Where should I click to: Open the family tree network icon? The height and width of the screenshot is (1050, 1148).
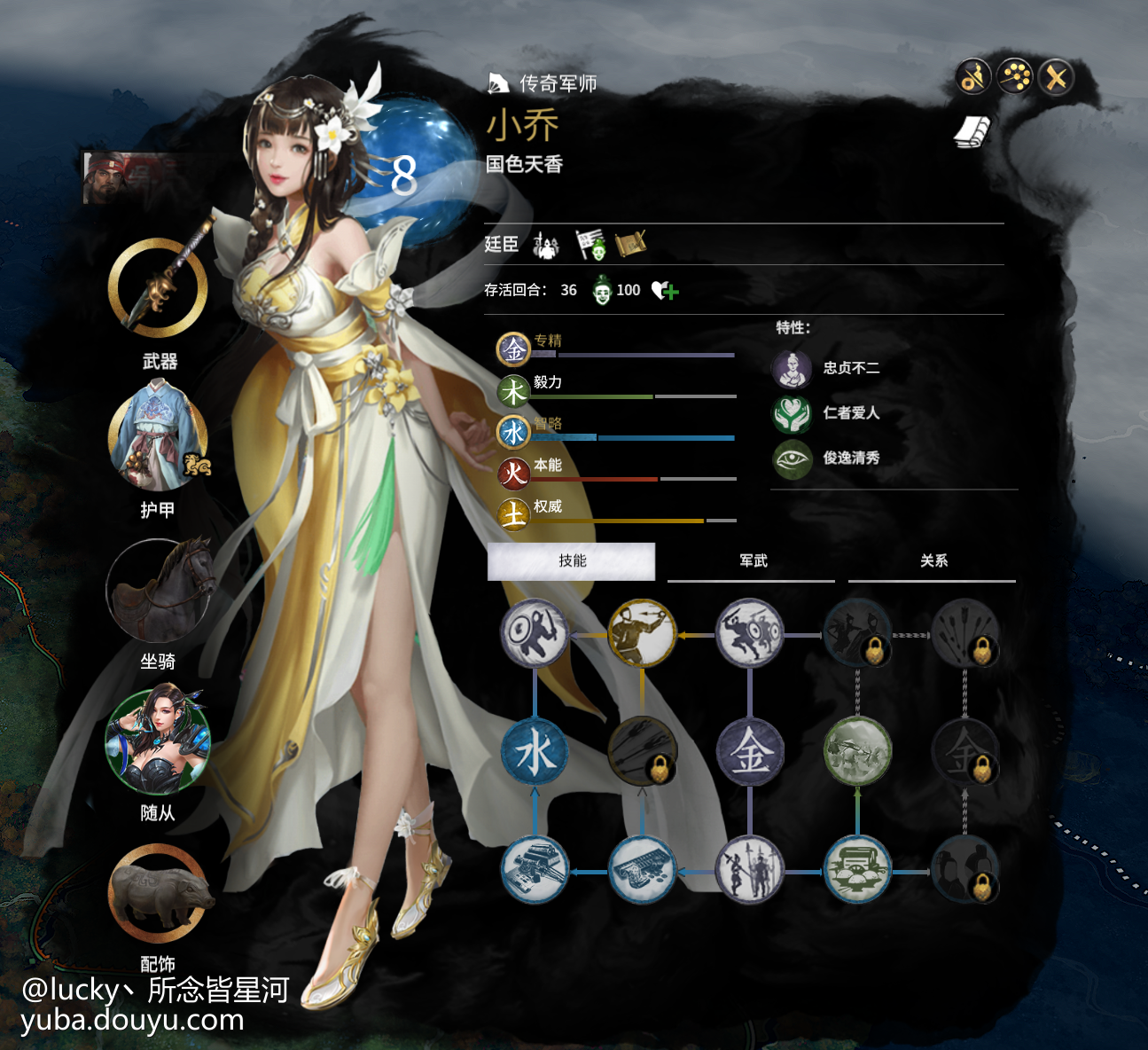click(1013, 77)
